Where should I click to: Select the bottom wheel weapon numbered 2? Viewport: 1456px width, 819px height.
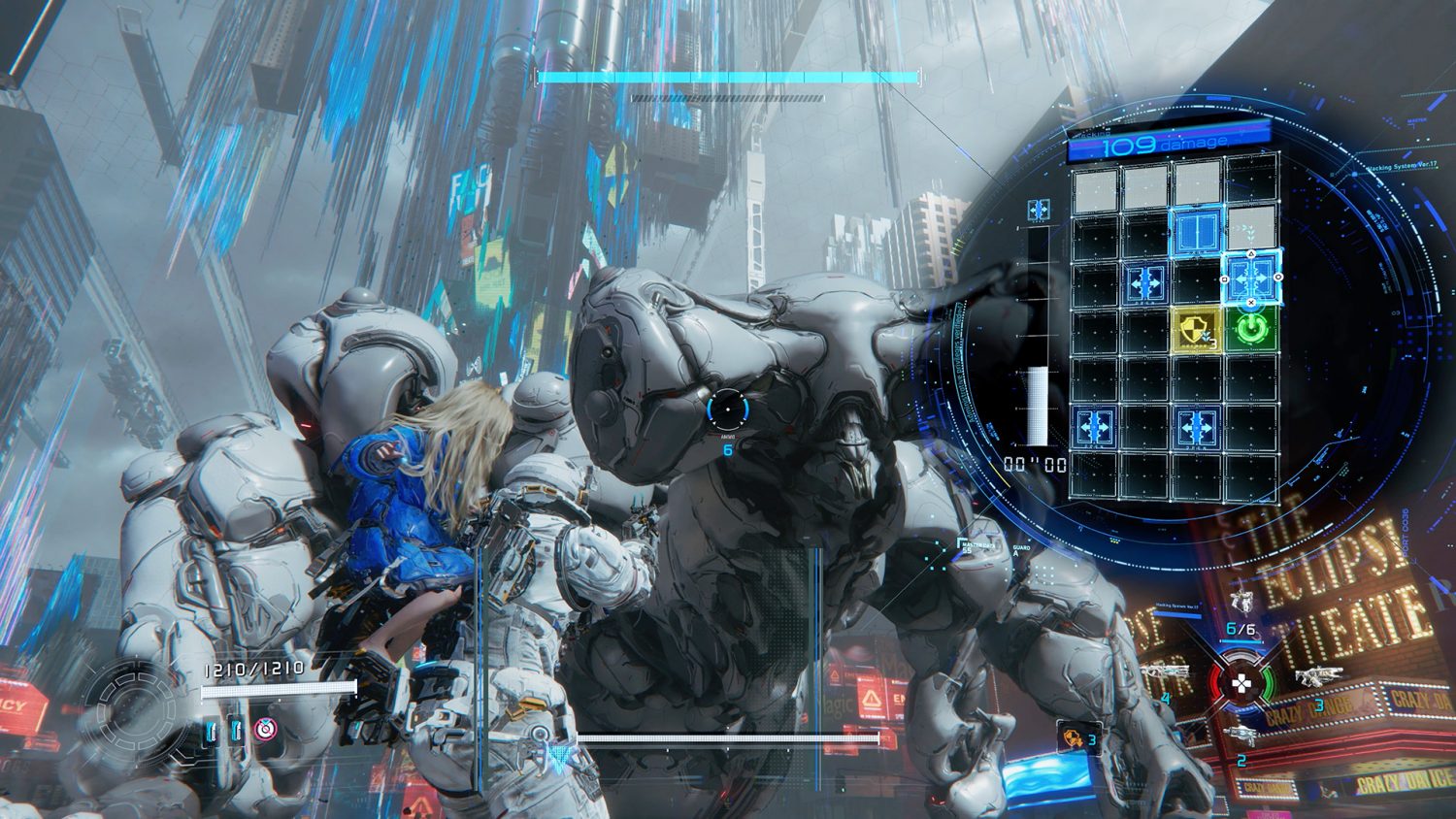tap(1240, 736)
